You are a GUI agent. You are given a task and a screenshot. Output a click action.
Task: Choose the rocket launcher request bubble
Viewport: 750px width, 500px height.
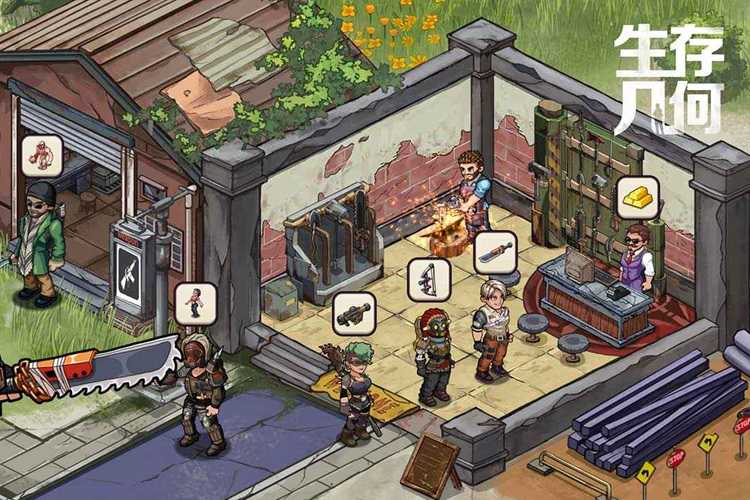(353, 314)
